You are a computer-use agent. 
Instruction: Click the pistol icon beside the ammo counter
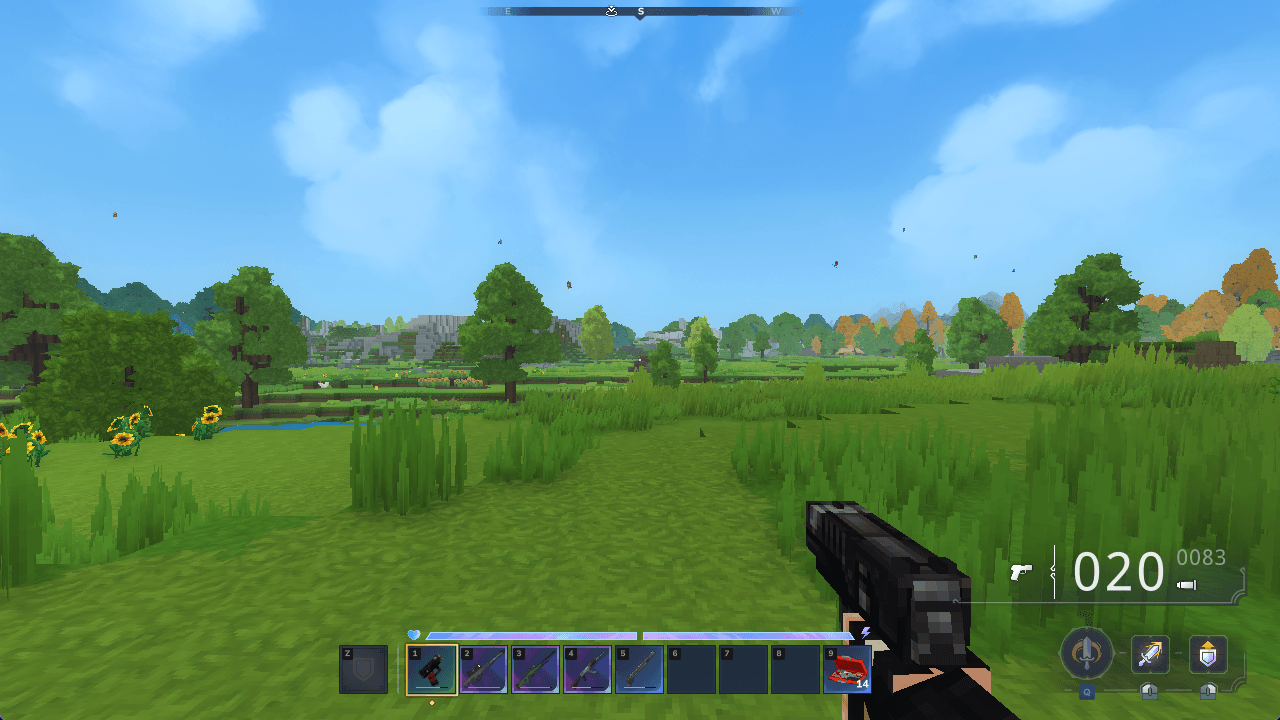pos(1022,572)
